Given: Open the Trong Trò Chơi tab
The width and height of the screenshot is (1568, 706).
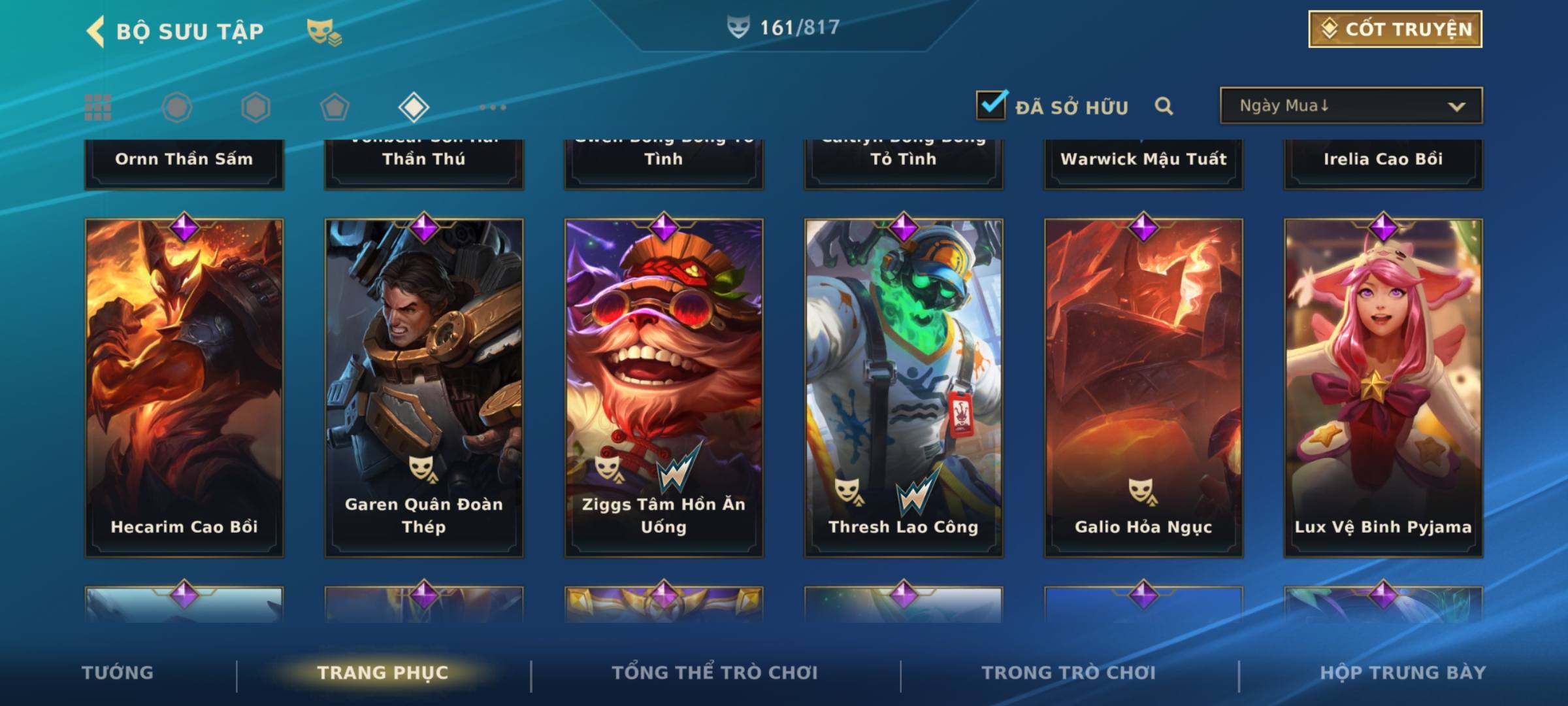Looking at the screenshot, I should point(1069,673).
